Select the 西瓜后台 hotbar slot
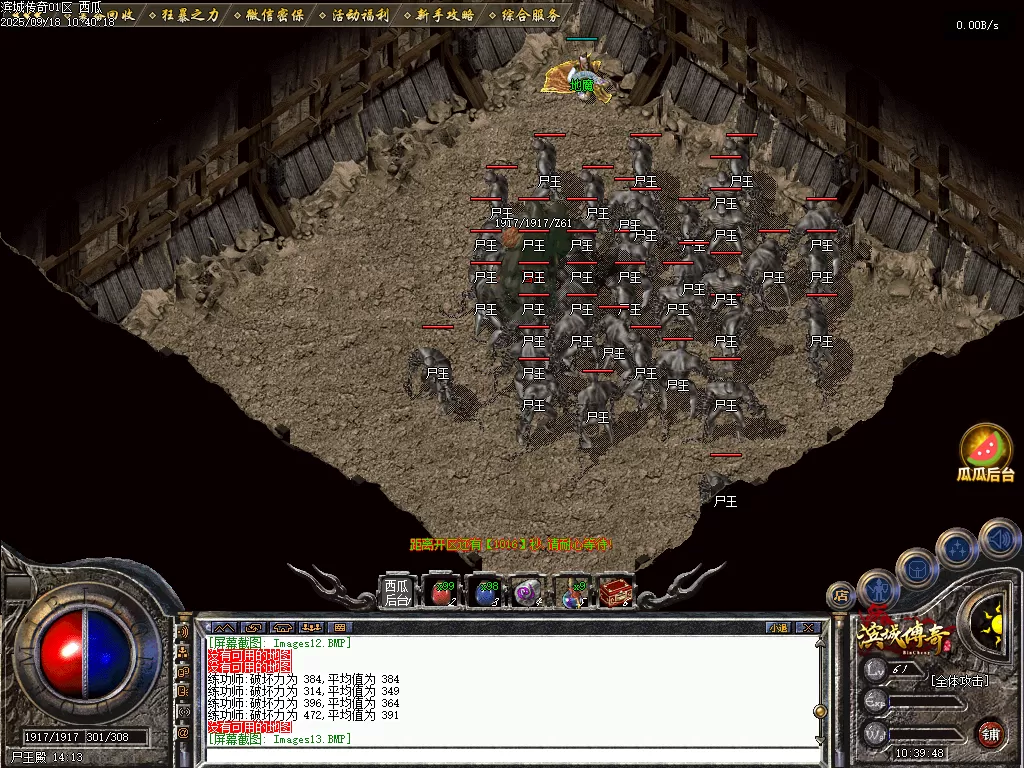This screenshot has width=1024, height=768. tap(397, 593)
